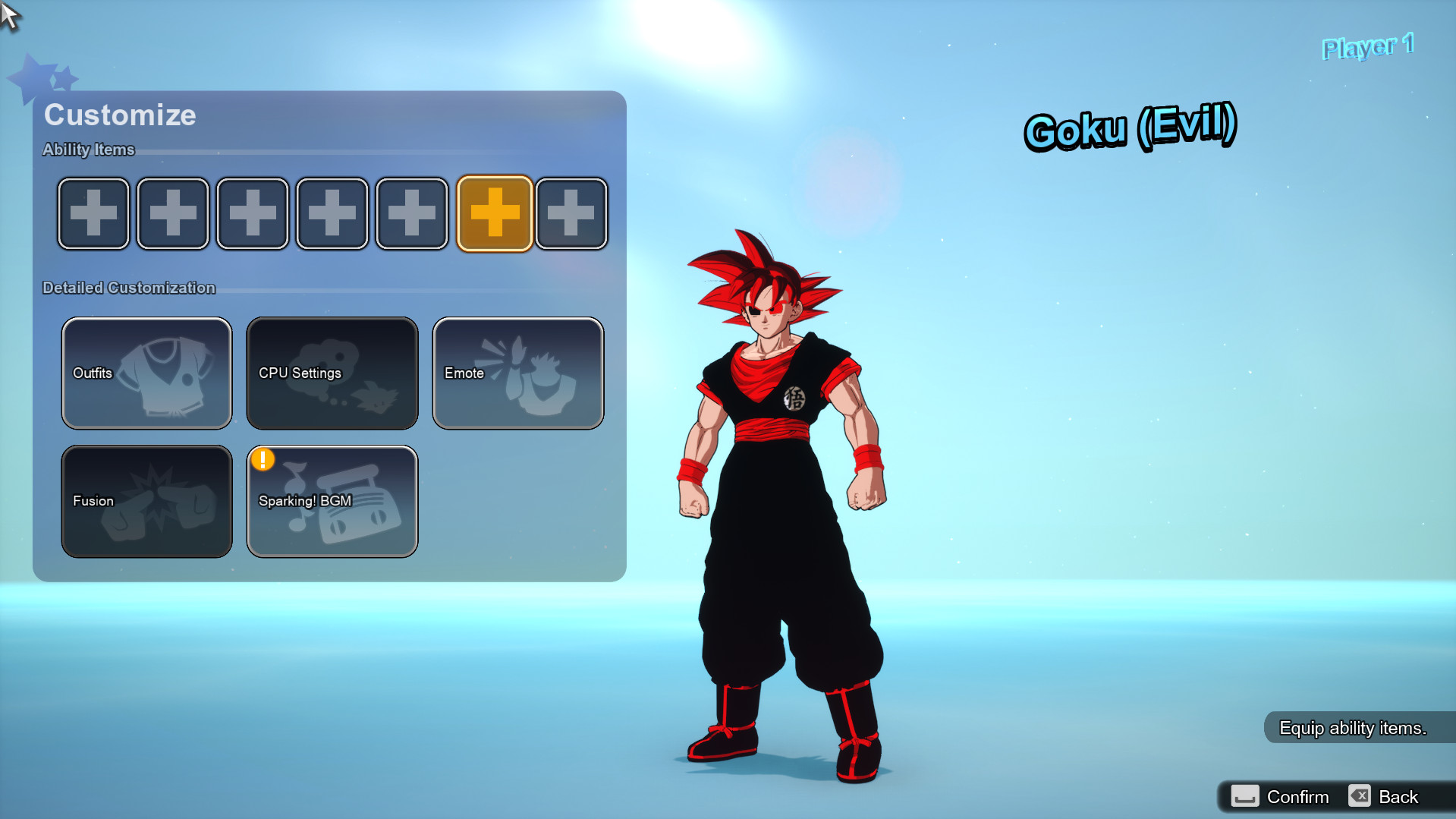Select the CPU Settings thought-bubble icon
The height and width of the screenshot is (819, 1456).
pos(332,373)
